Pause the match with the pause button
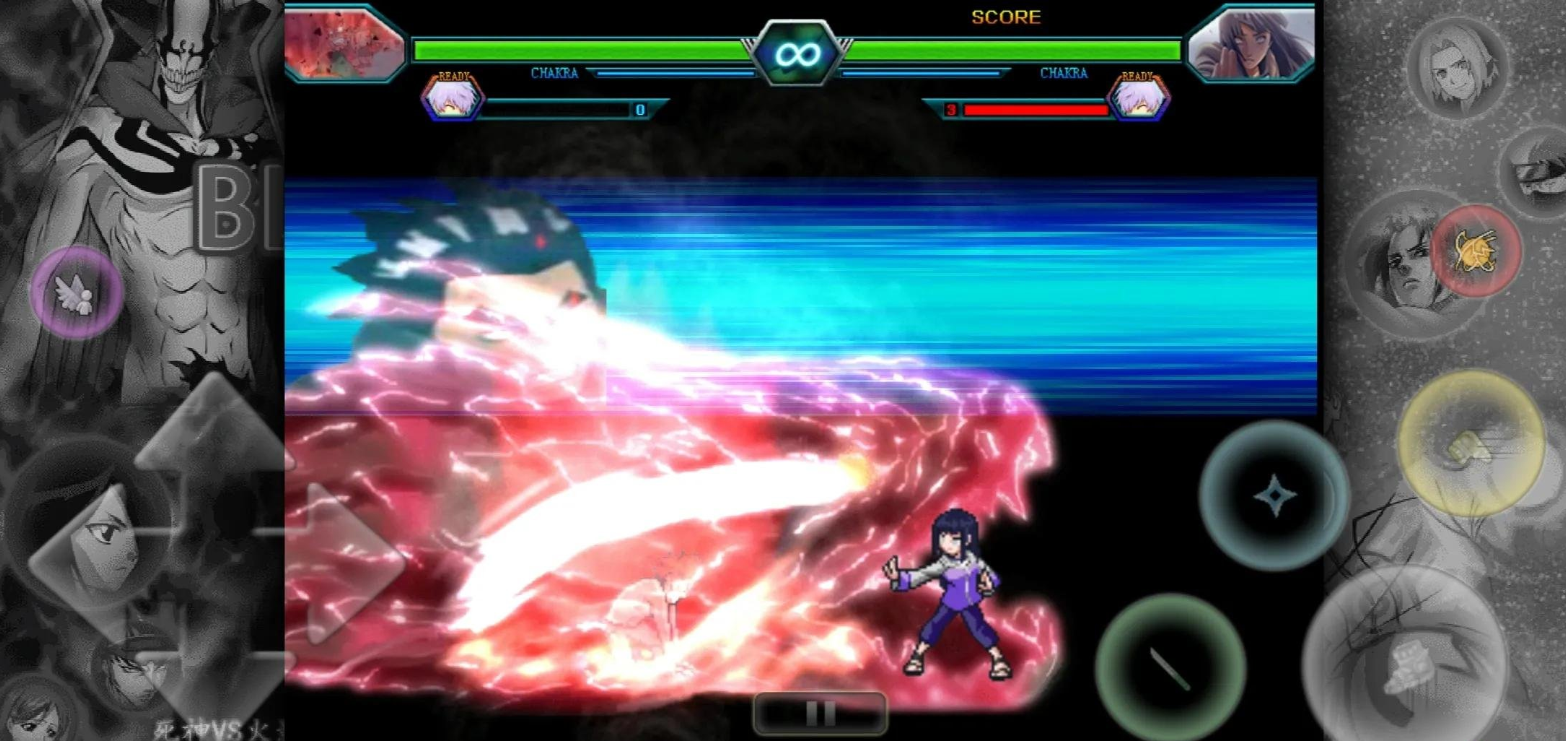 (x=818, y=712)
